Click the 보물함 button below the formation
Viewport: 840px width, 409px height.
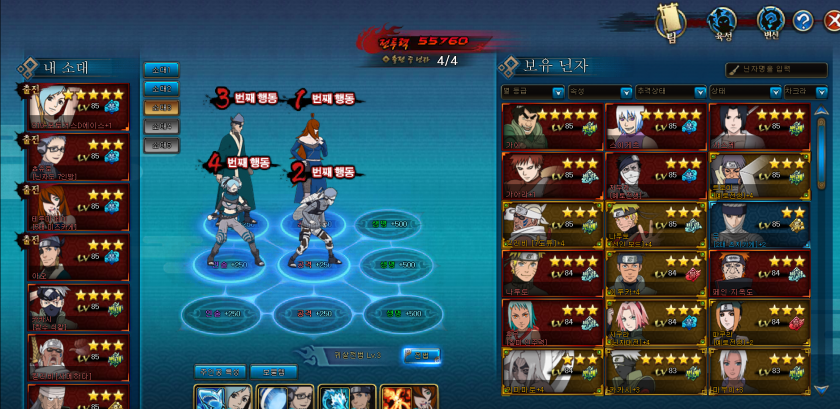(273, 372)
